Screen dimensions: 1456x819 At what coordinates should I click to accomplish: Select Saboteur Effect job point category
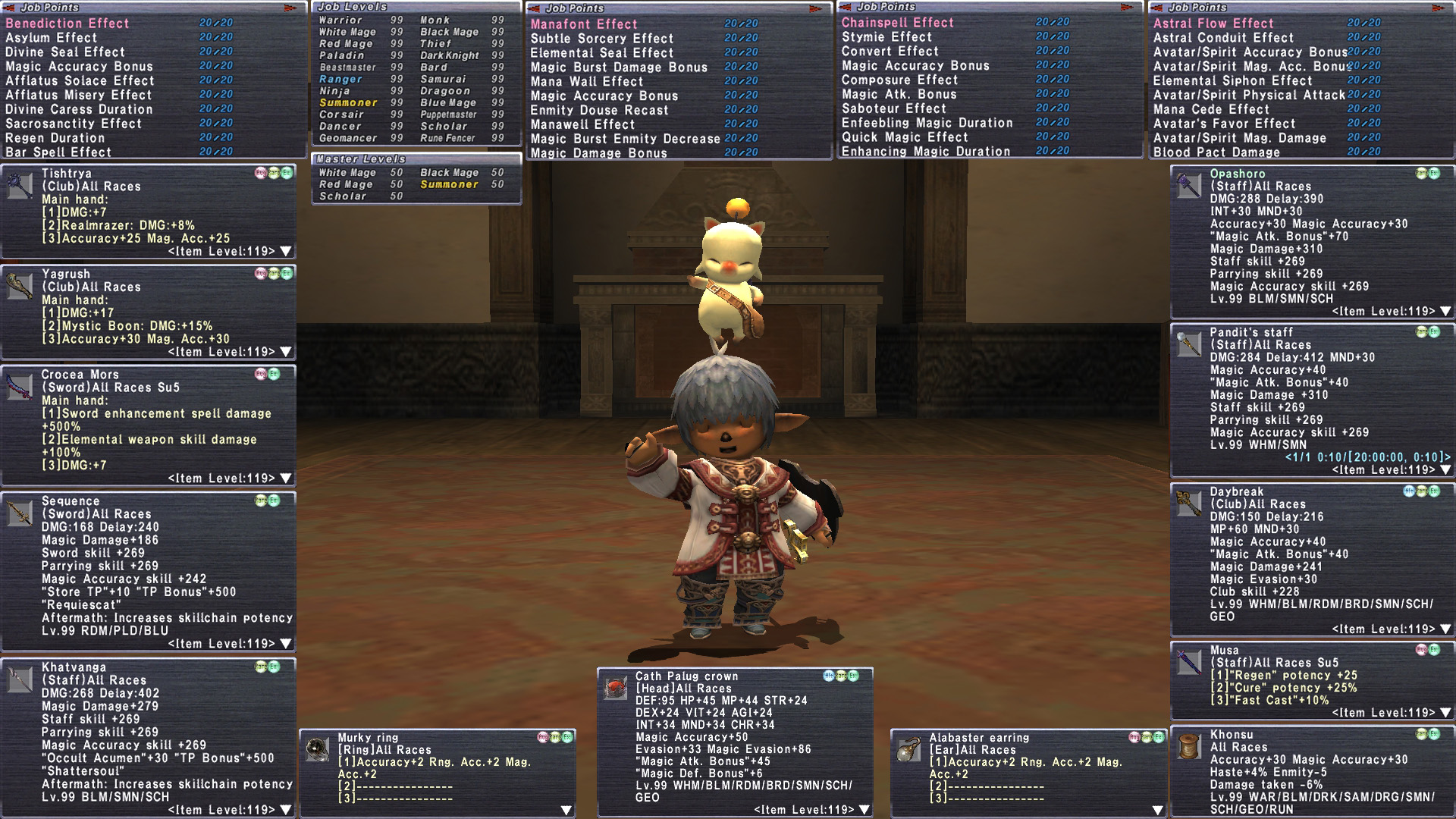click(x=894, y=108)
